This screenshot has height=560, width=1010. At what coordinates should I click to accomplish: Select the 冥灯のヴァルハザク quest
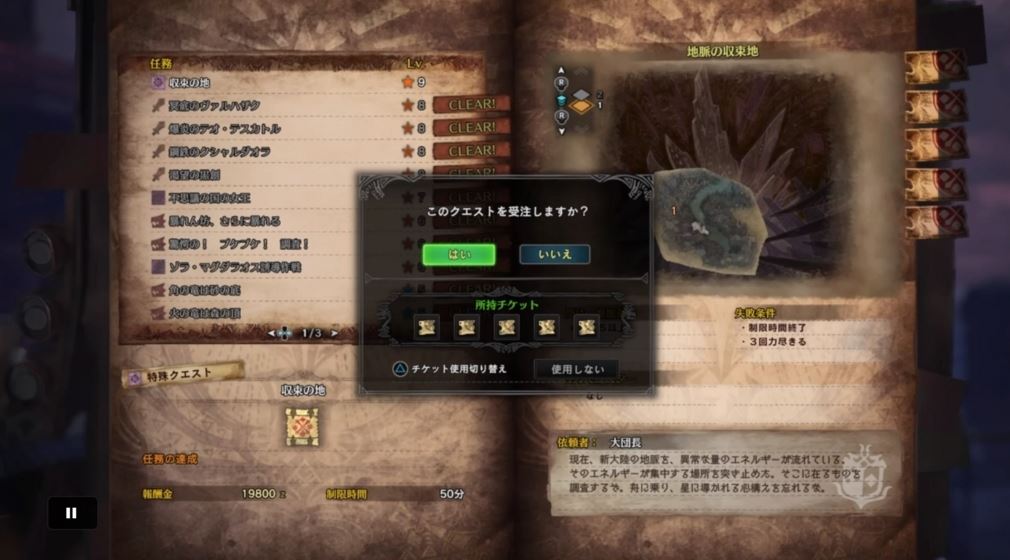[214, 105]
